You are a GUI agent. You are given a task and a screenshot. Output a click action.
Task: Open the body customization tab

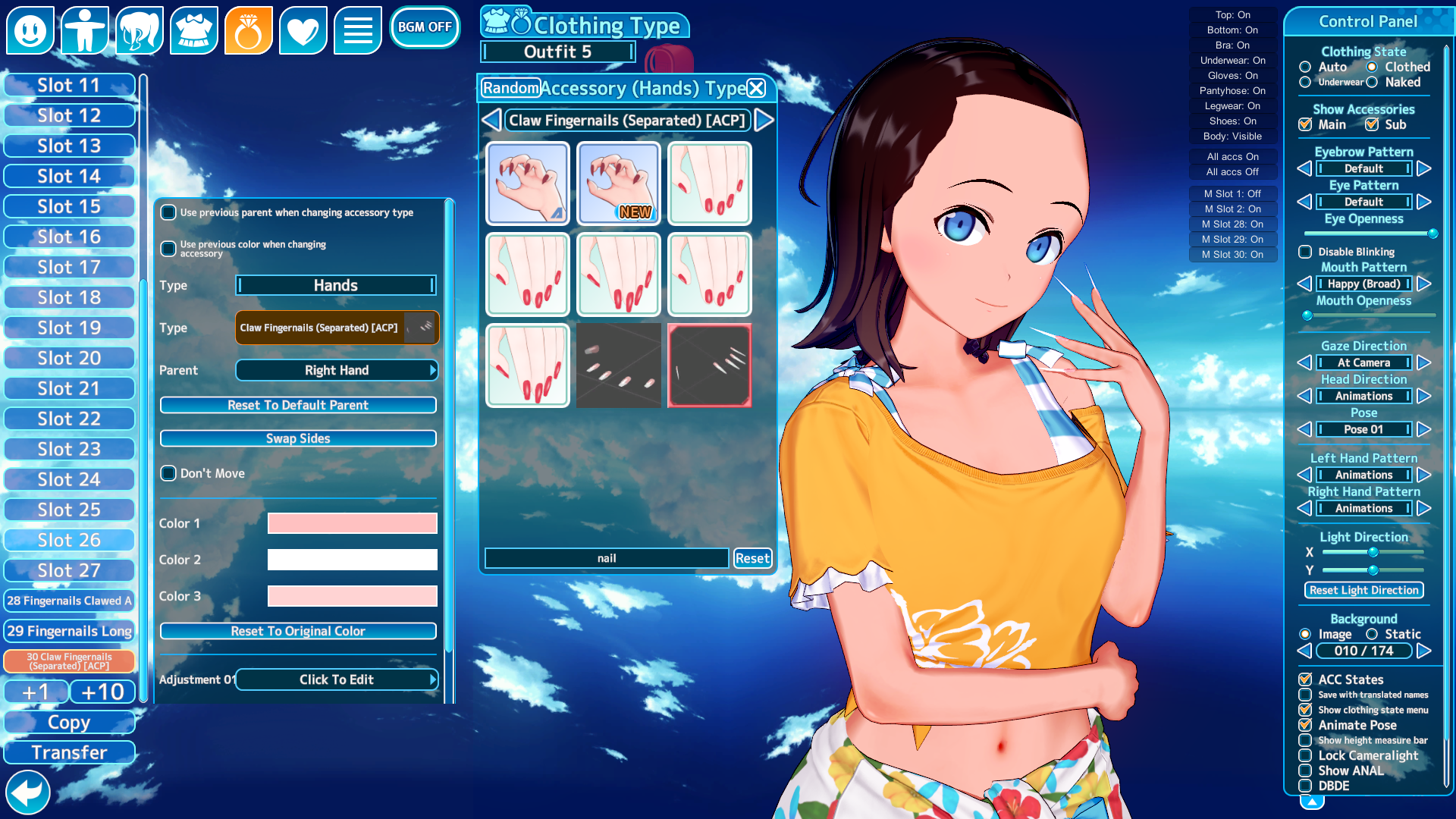(85, 30)
